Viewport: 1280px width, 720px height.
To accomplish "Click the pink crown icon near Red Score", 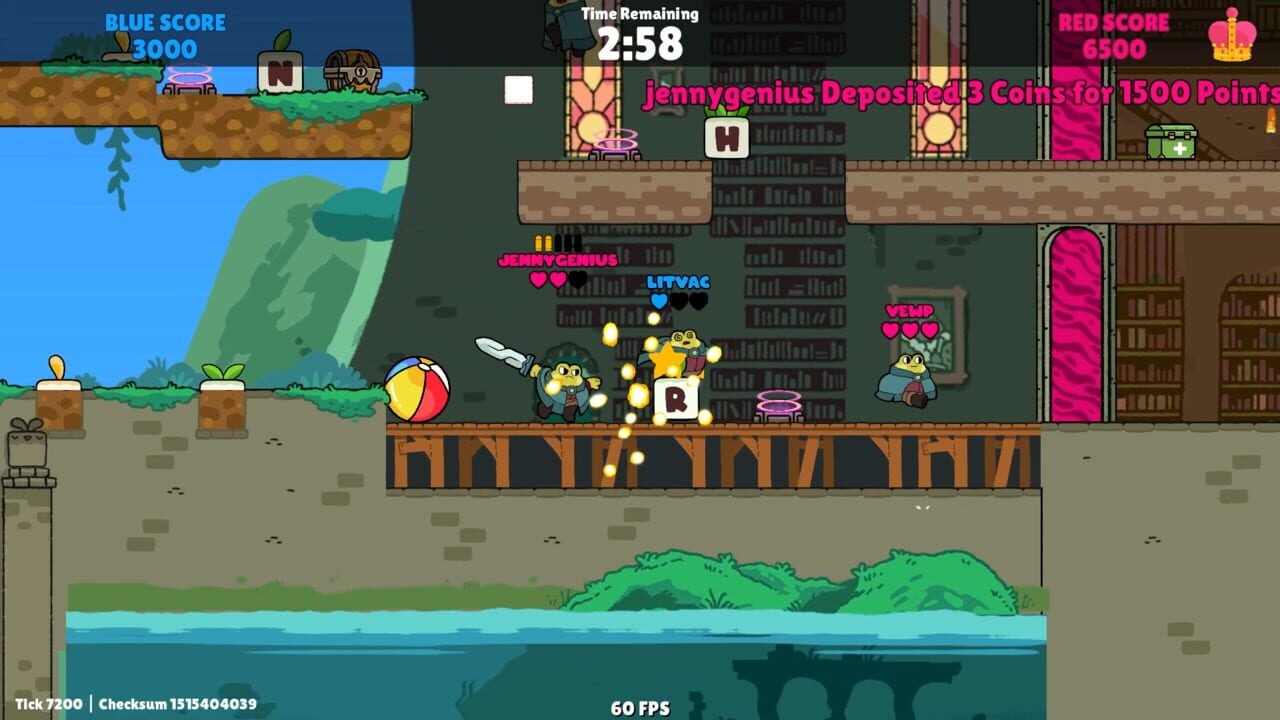I will coord(1233,35).
